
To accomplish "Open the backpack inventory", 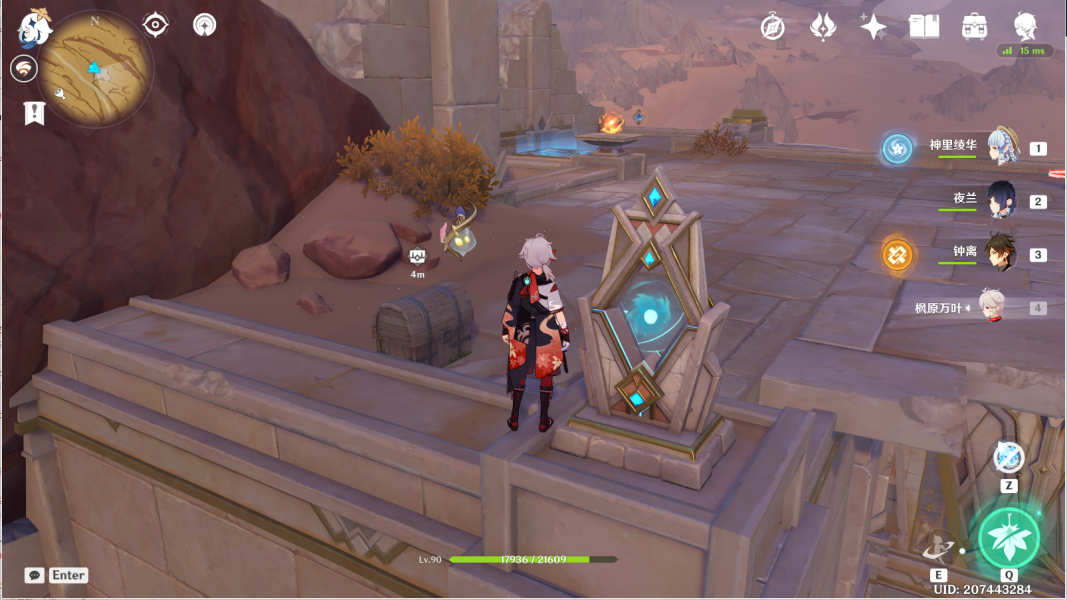I will tap(974, 27).
